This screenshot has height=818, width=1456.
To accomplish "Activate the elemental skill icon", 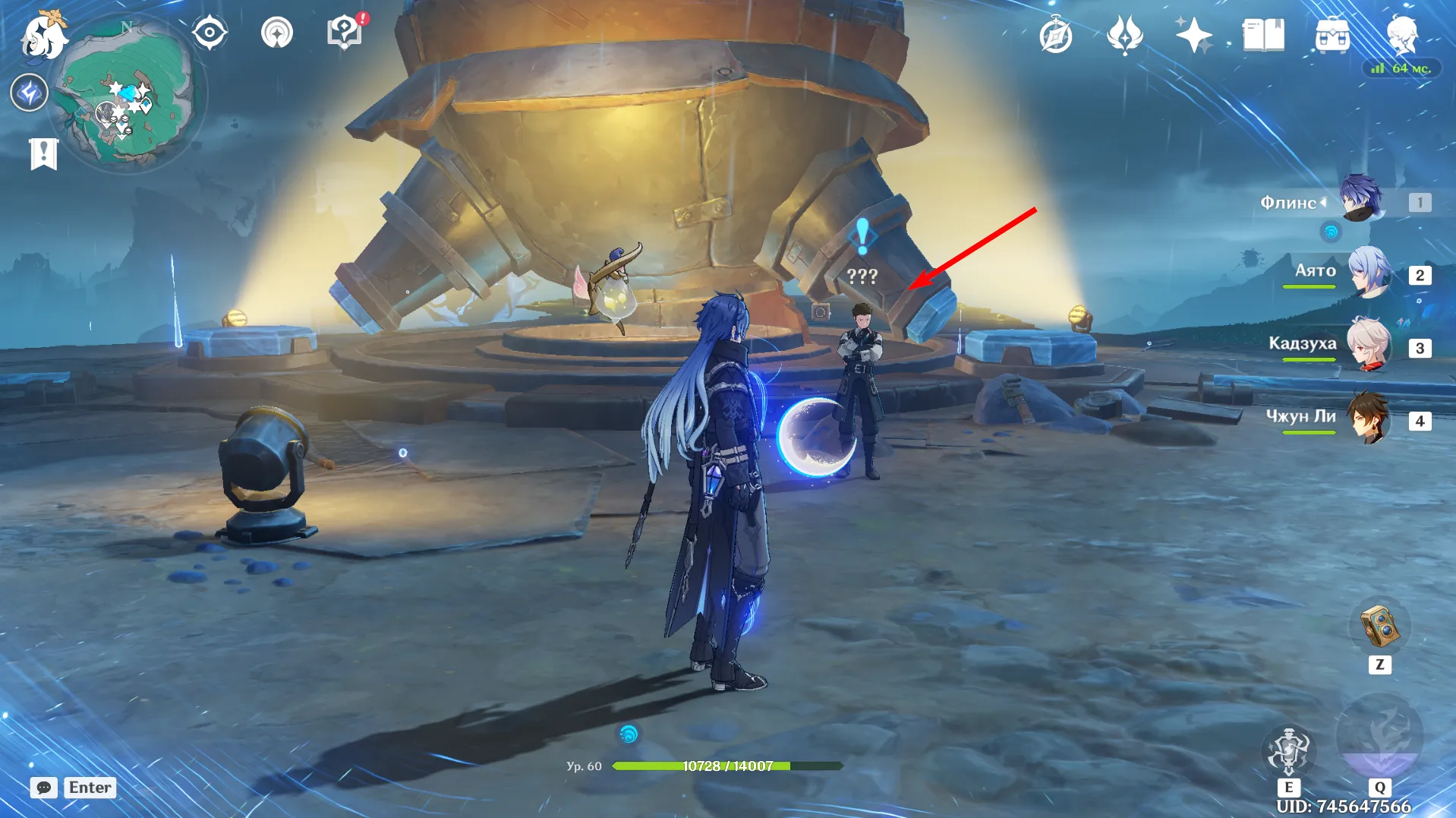I will pos(1288,751).
